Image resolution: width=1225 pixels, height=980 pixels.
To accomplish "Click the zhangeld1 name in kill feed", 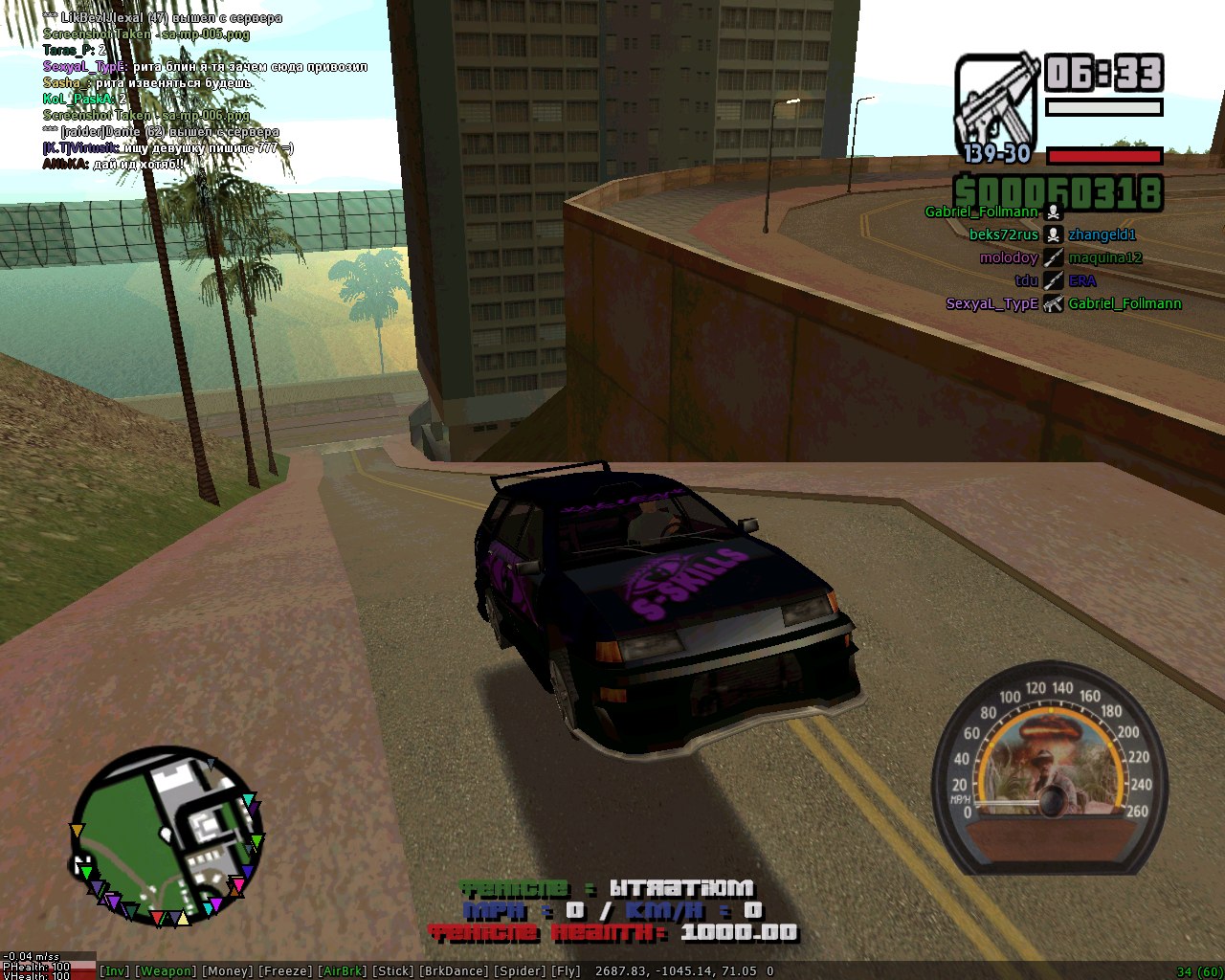I will [x=1102, y=234].
